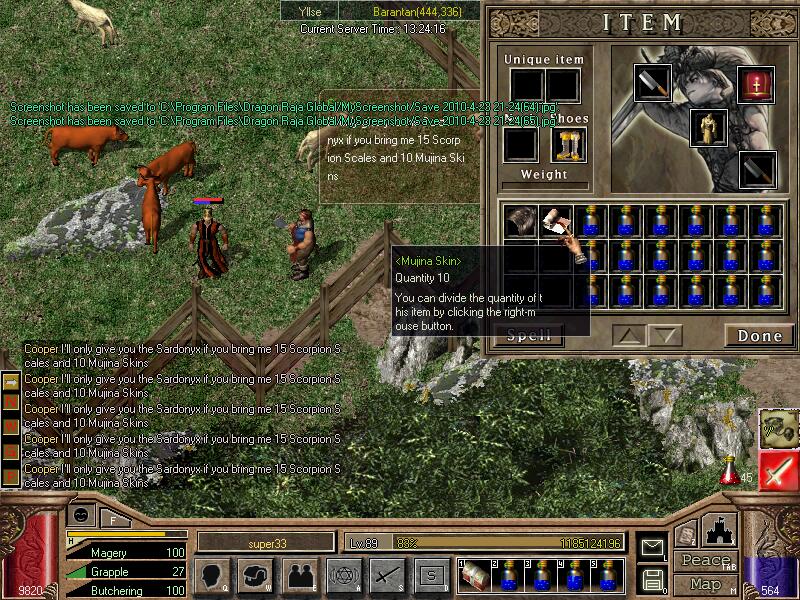Open the mail envelope icon

coord(653,546)
